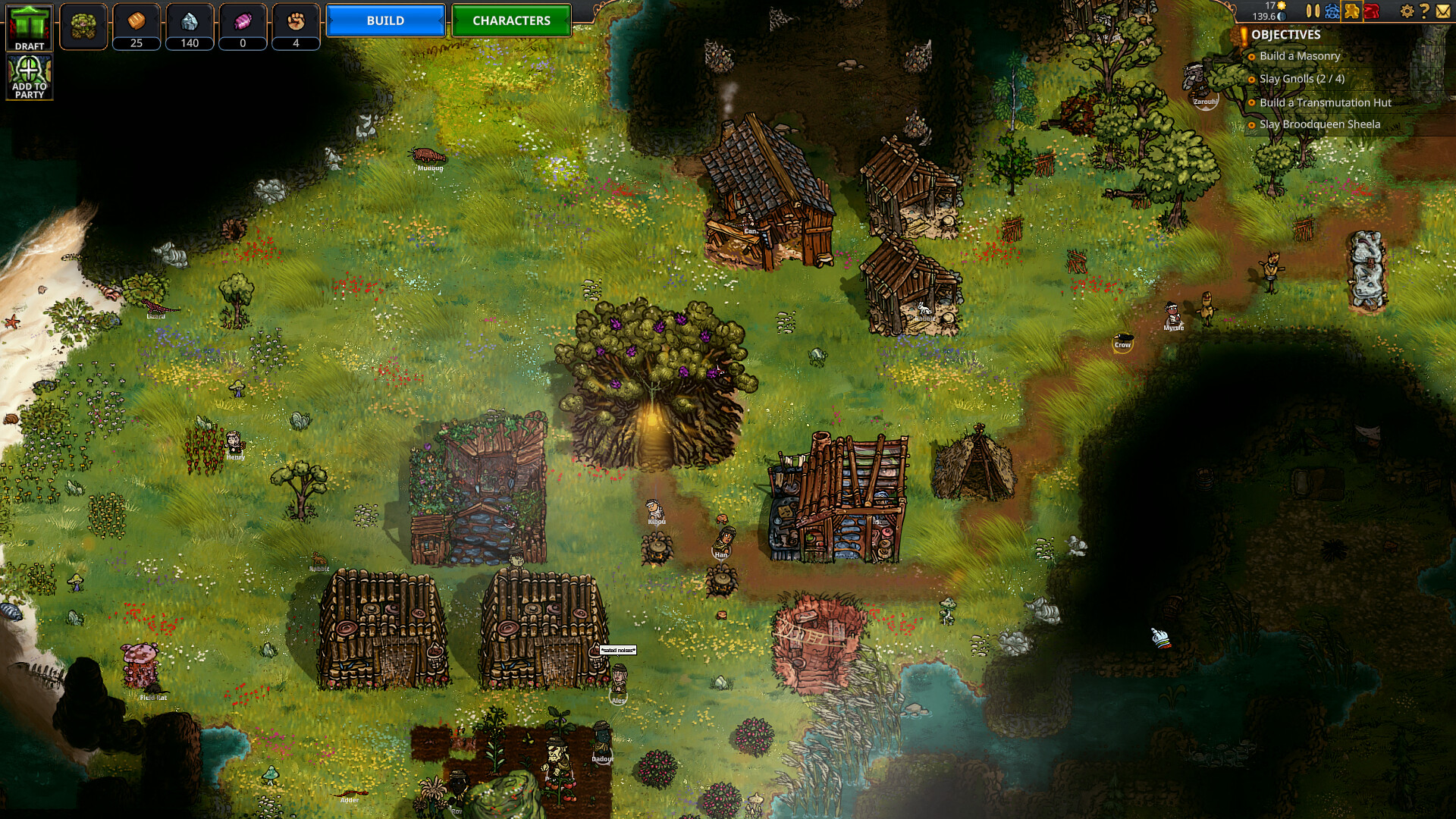Select the Slay Broodqueen Sheela objective

(x=1319, y=124)
